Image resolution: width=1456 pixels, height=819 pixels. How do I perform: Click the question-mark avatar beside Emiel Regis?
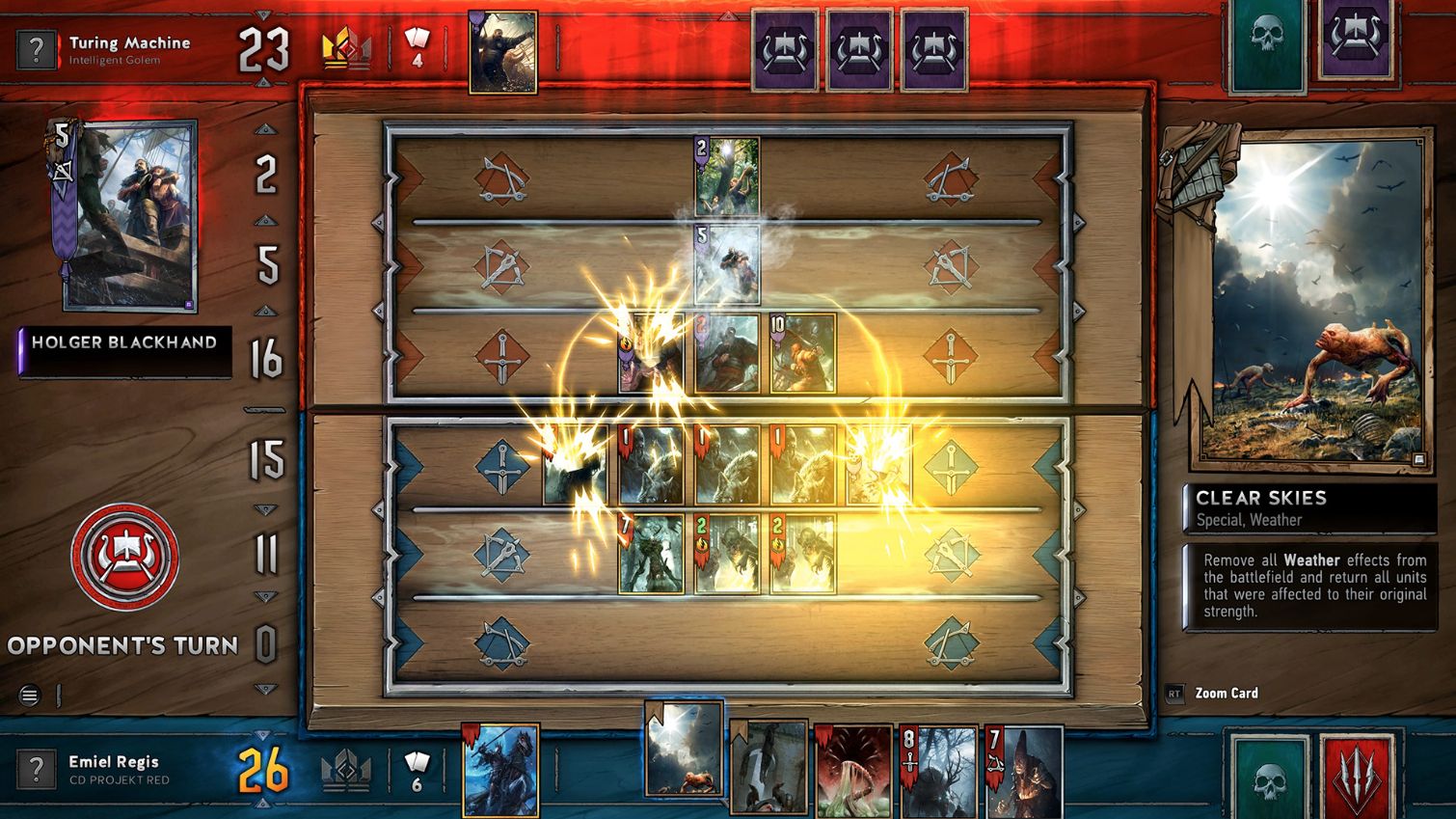(37, 769)
